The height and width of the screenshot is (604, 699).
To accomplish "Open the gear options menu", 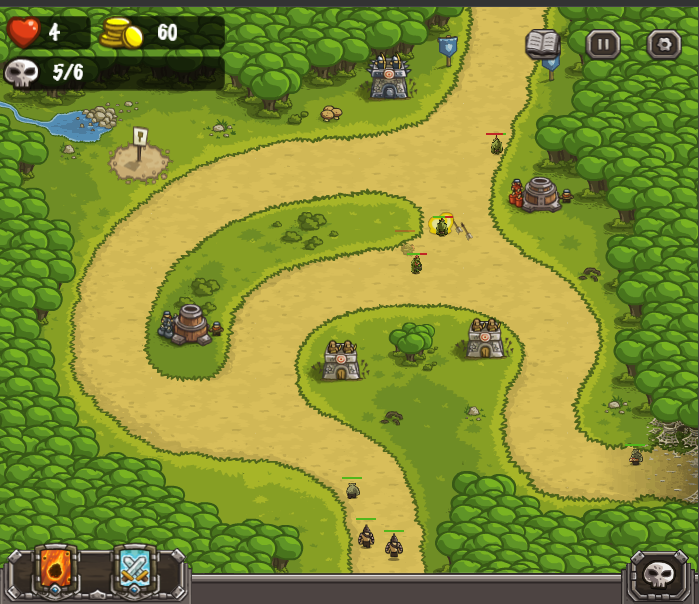I will [x=663, y=44].
